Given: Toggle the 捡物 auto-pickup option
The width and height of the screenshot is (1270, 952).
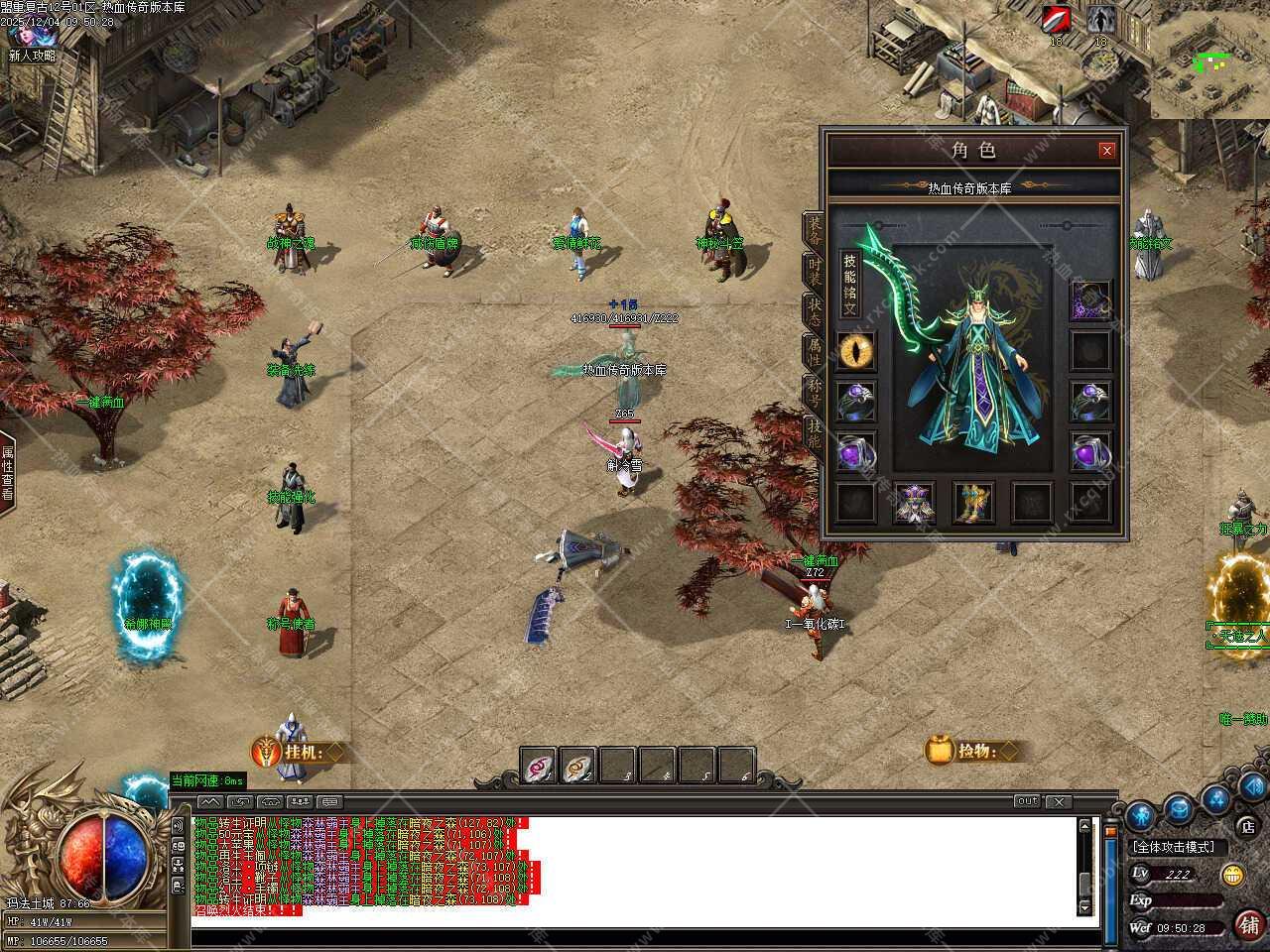Looking at the screenshot, I should click(1010, 751).
